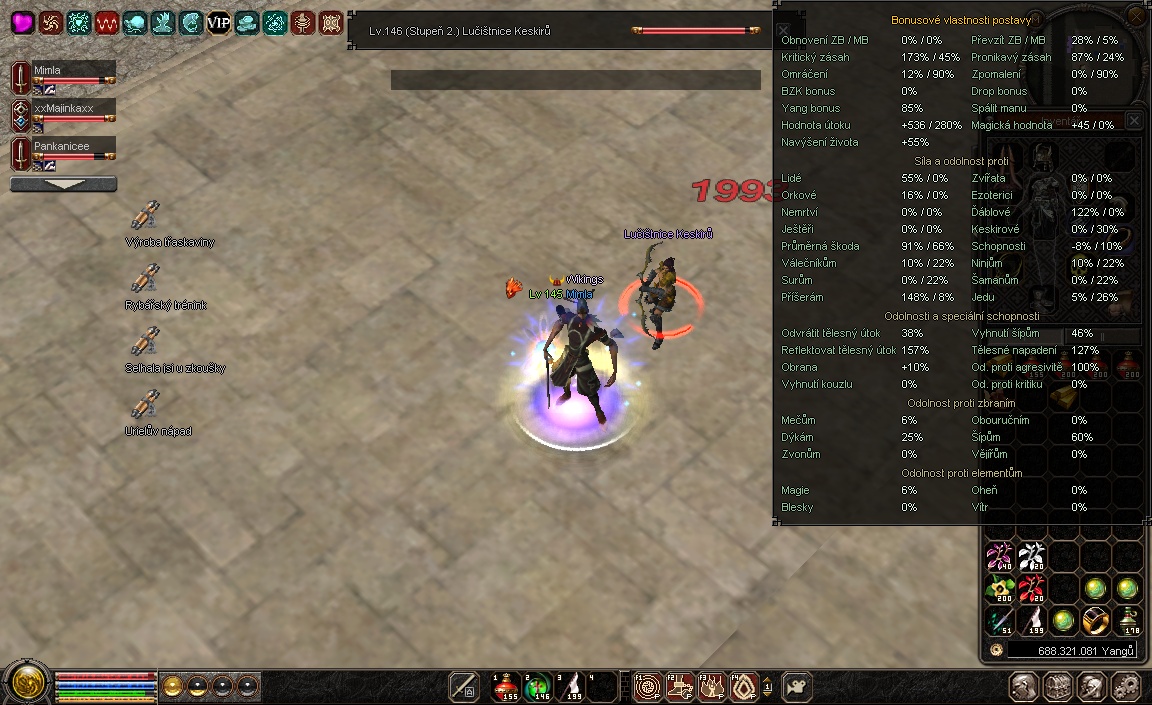Open the treasure chest inventory button
This screenshot has height=705, width=1152.
click(1056, 687)
